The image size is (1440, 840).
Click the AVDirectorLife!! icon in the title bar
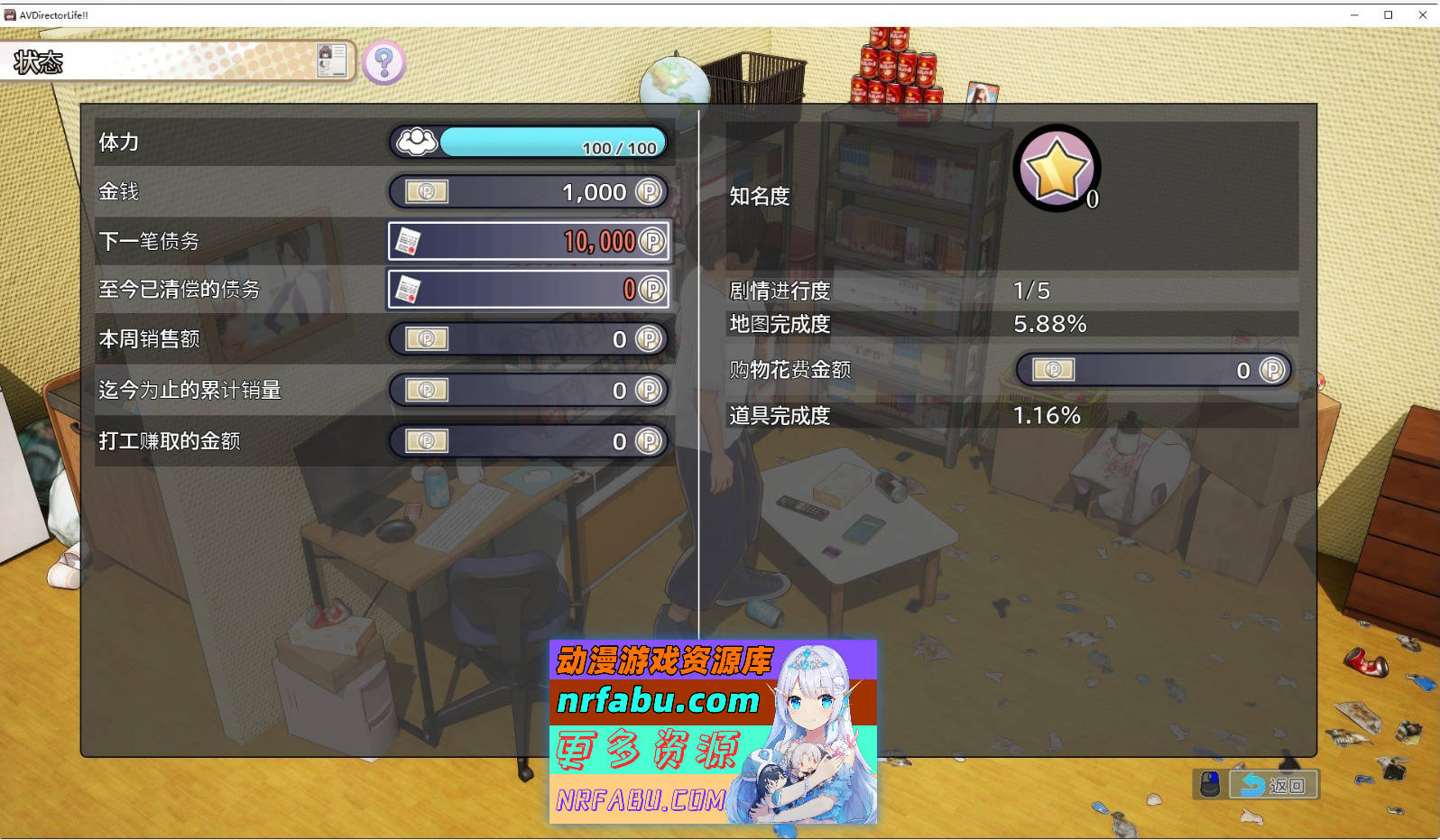tap(12, 14)
